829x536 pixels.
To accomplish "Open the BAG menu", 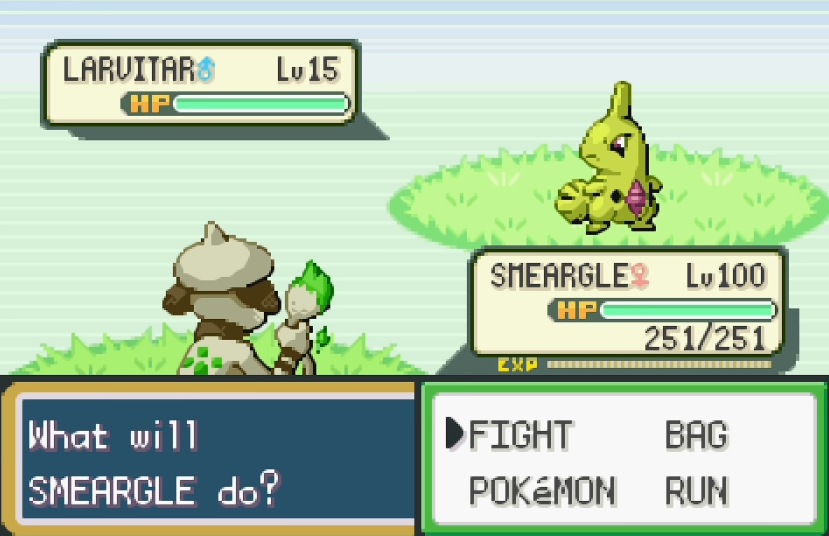I will pos(696,436).
